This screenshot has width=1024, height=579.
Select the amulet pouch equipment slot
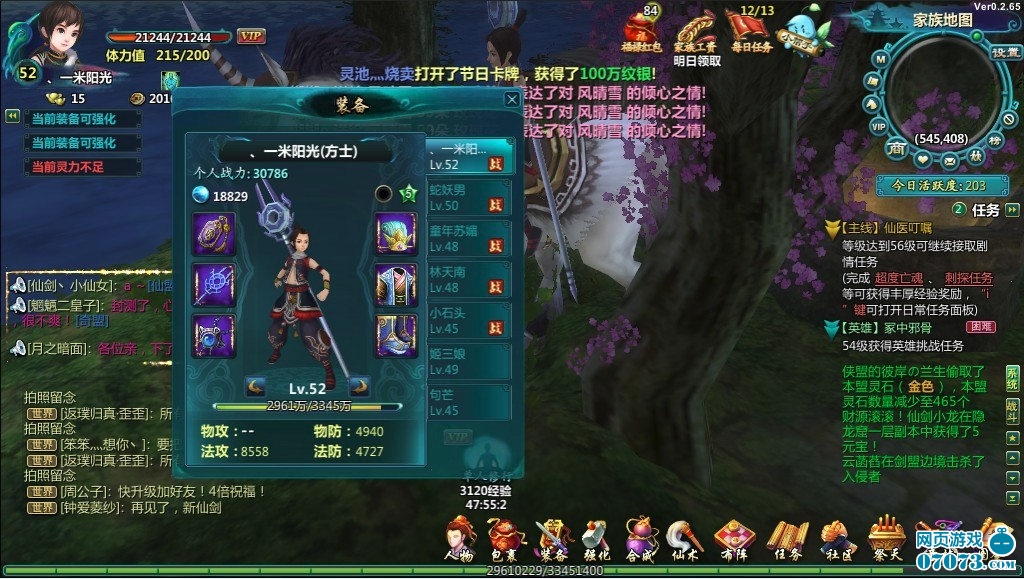(214, 233)
